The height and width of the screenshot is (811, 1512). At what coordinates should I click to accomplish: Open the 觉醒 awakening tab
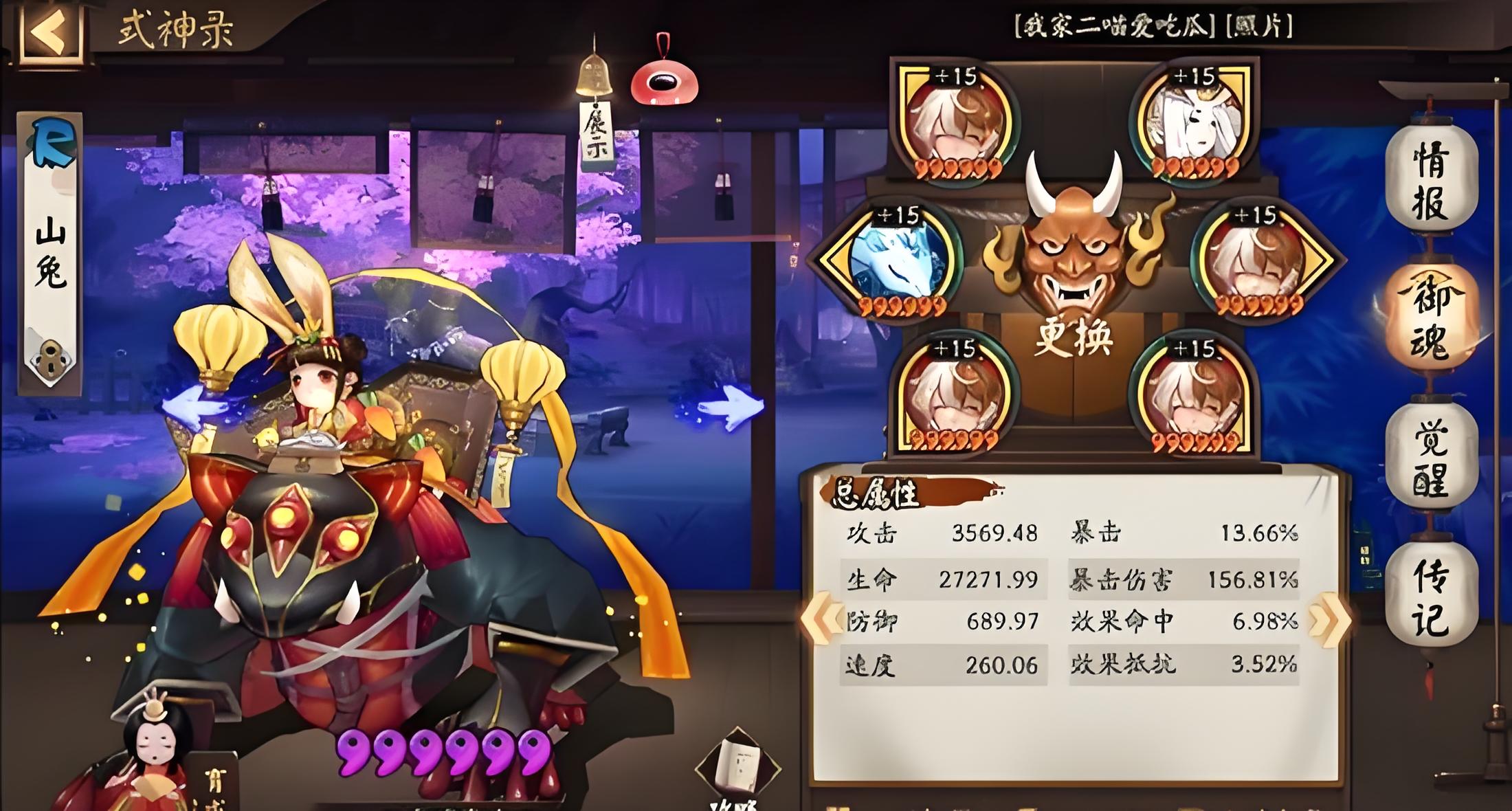click(x=1432, y=457)
